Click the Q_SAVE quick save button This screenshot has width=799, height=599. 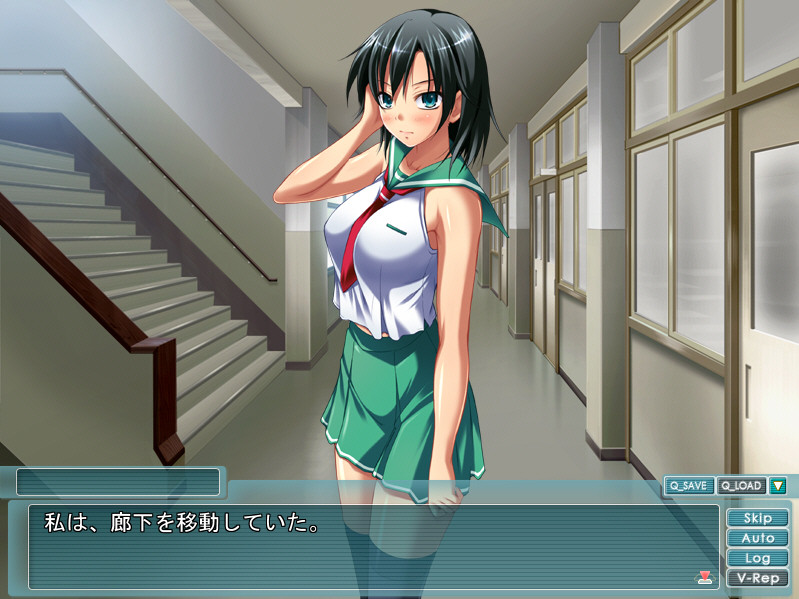click(689, 486)
